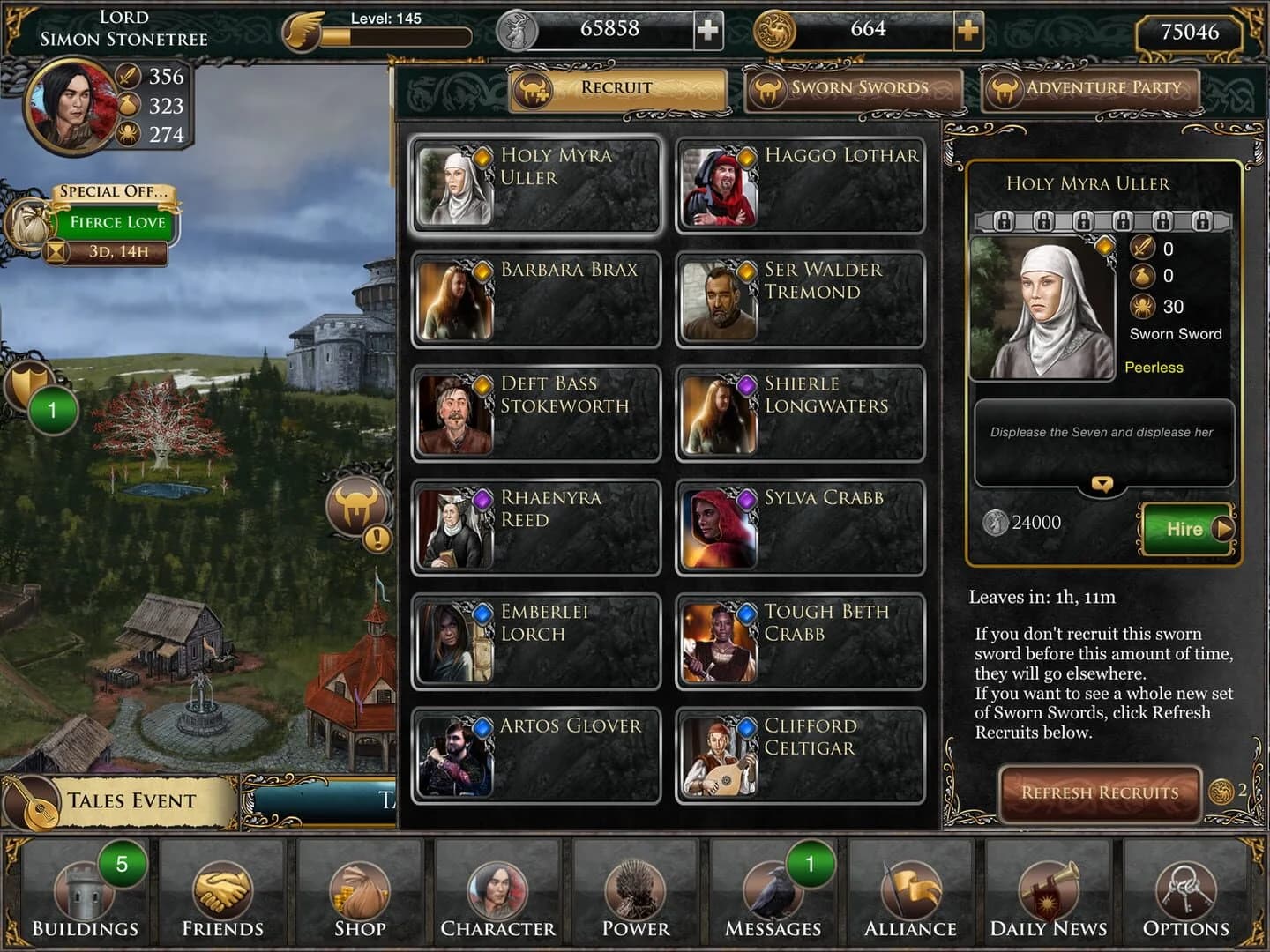The image size is (1270, 952).
Task: Select recruit Barbara Brax
Action: click(x=538, y=299)
